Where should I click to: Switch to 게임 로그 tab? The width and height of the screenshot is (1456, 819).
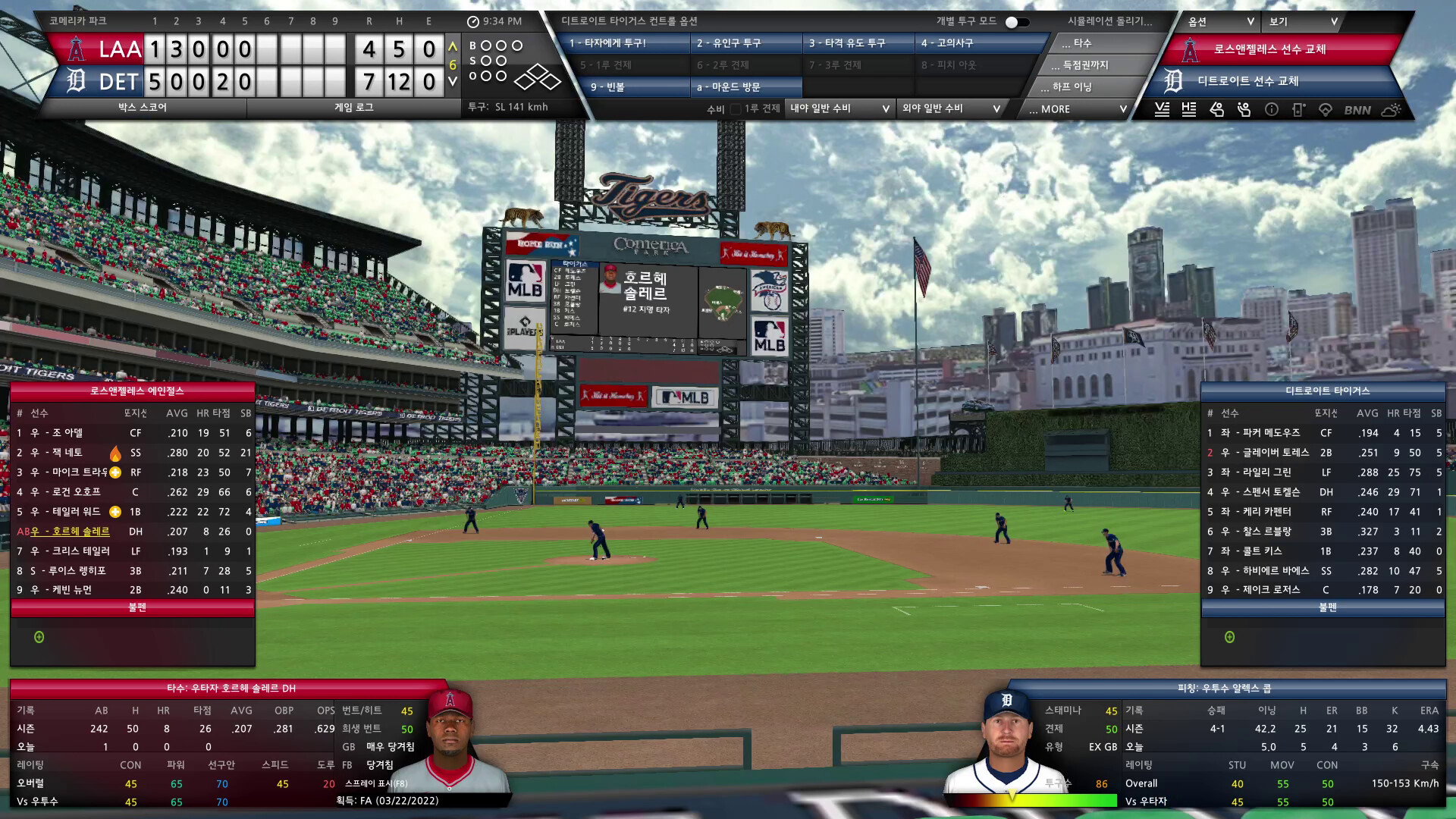pos(354,108)
